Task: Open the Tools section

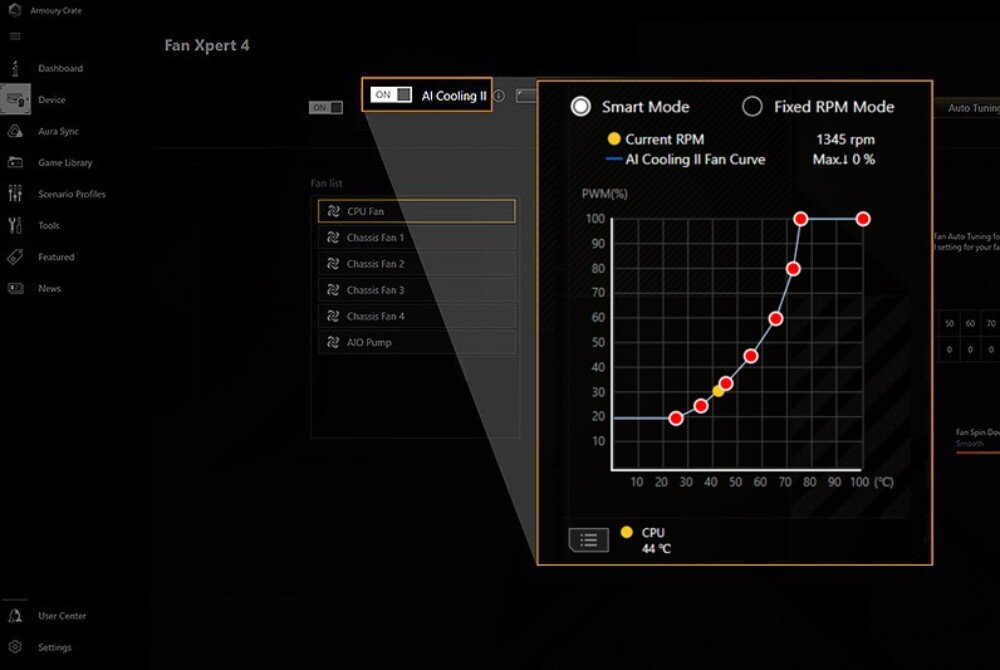Action: (x=48, y=226)
